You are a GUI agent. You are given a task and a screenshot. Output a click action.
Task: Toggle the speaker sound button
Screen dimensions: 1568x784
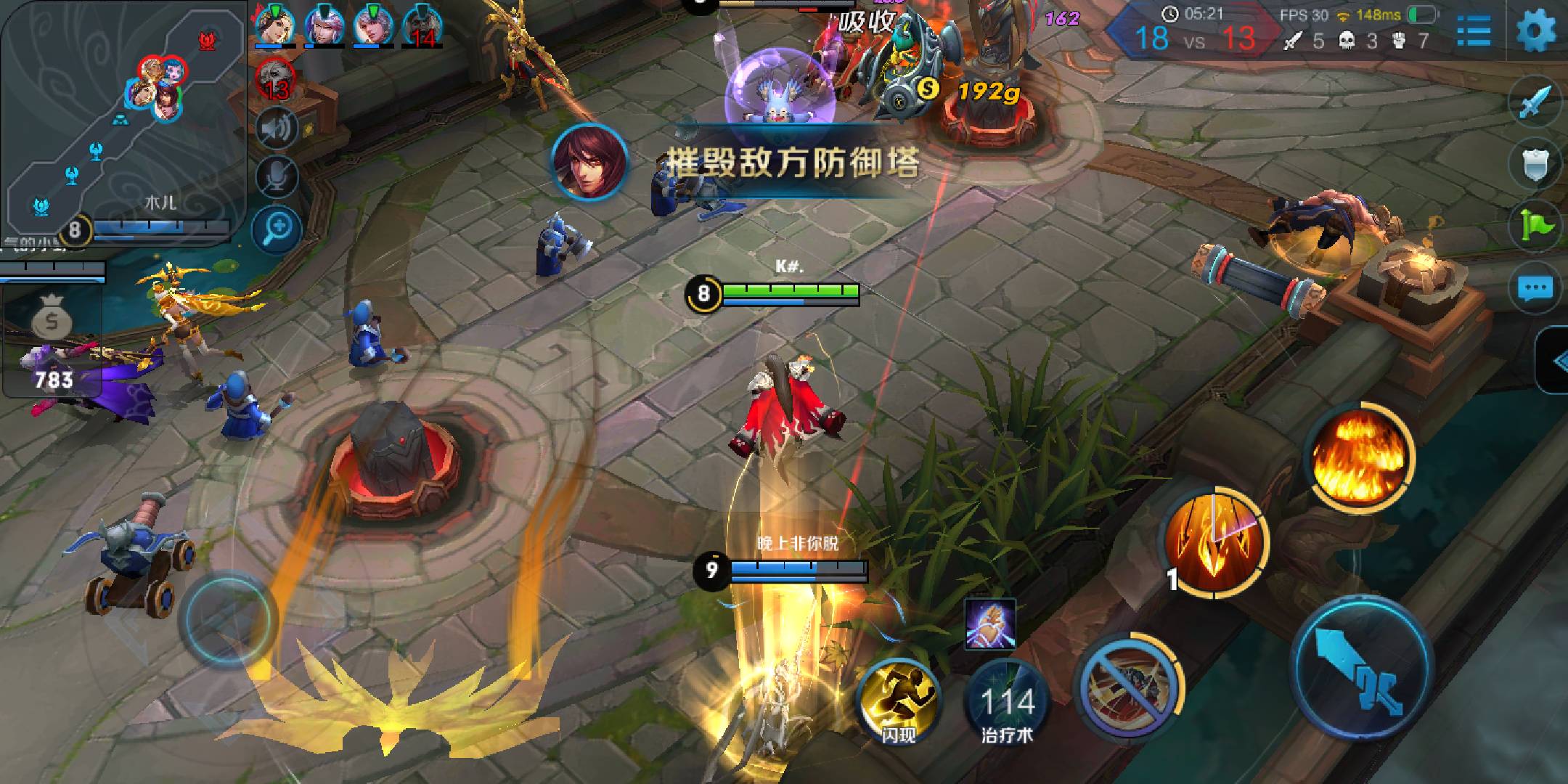click(x=277, y=129)
